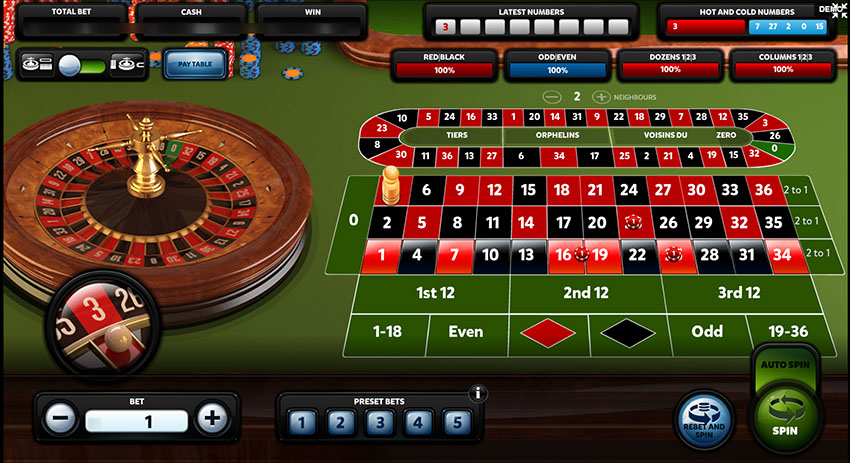The image size is (850, 463).
Task: Place a chip on green 0
Action: click(352, 219)
